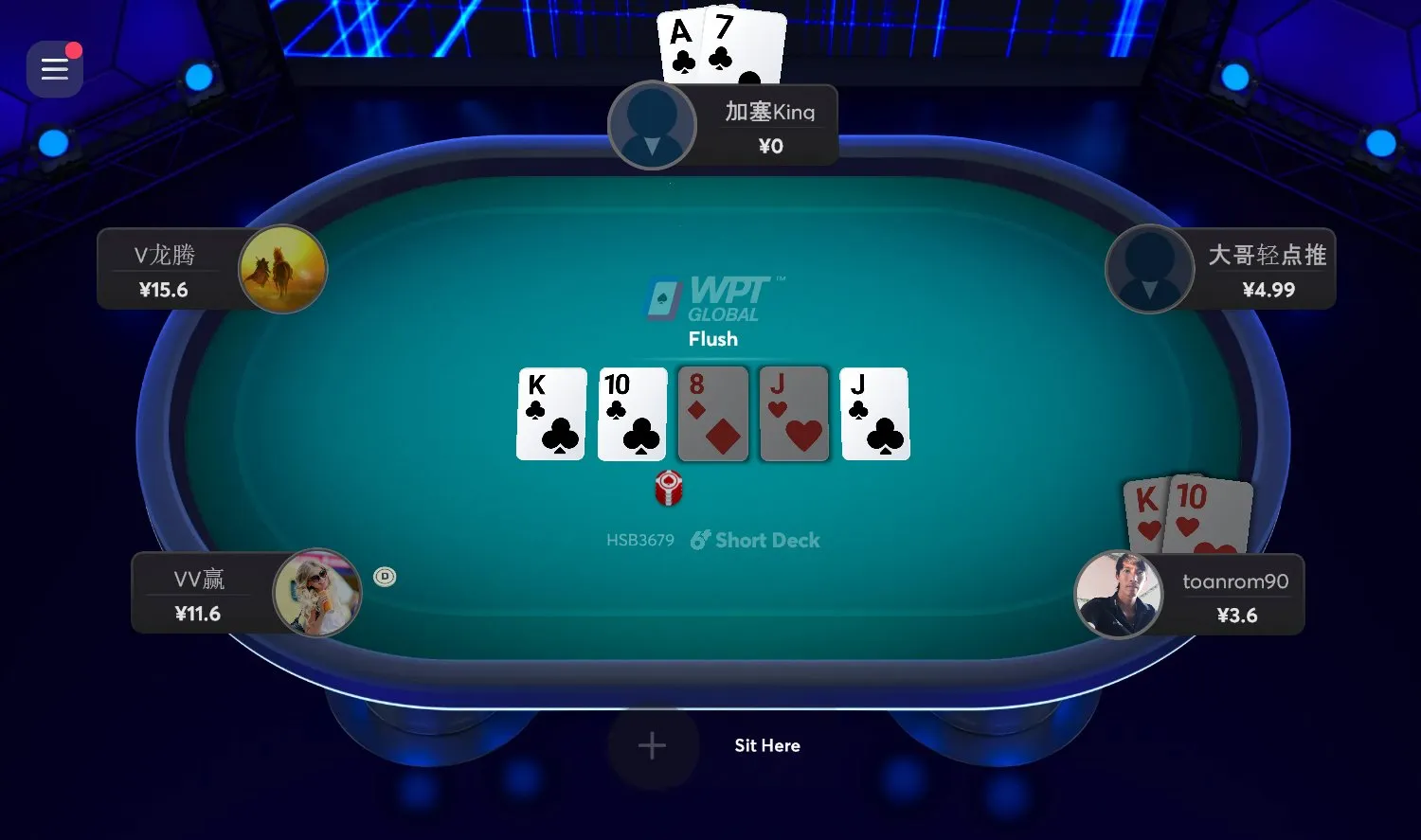Screen dimensions: 1421x840
Task: Click the Short Deck 6-card game icon
Action: pos(699,540)
